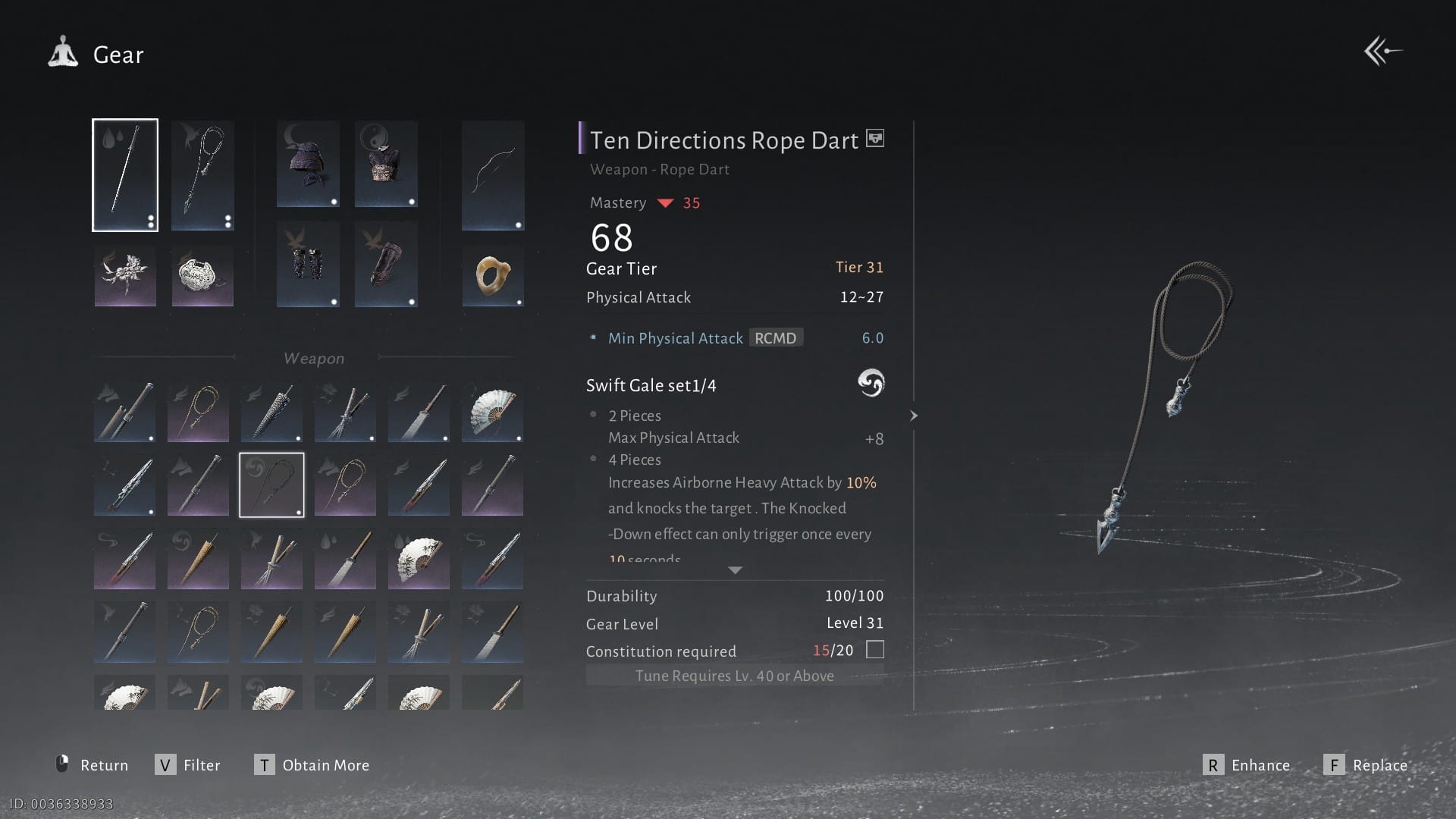Go back using the top-right arrow
Viewport: 1456px width, 819px height.
[1382, 52]
